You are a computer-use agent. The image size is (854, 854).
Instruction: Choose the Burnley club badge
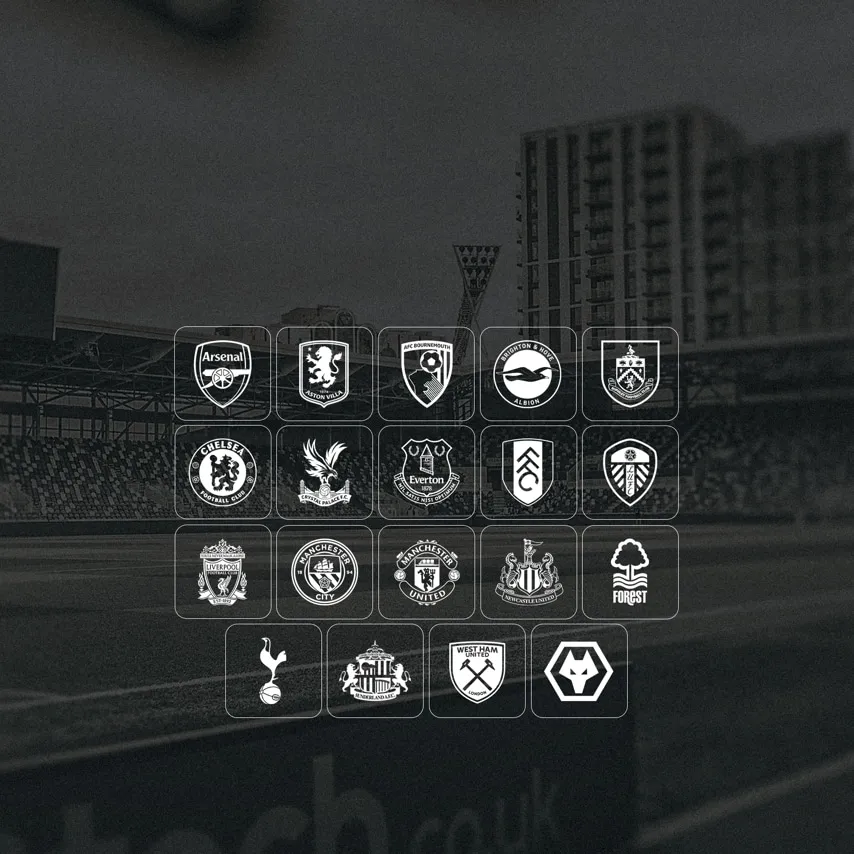[x=630, y=374]
